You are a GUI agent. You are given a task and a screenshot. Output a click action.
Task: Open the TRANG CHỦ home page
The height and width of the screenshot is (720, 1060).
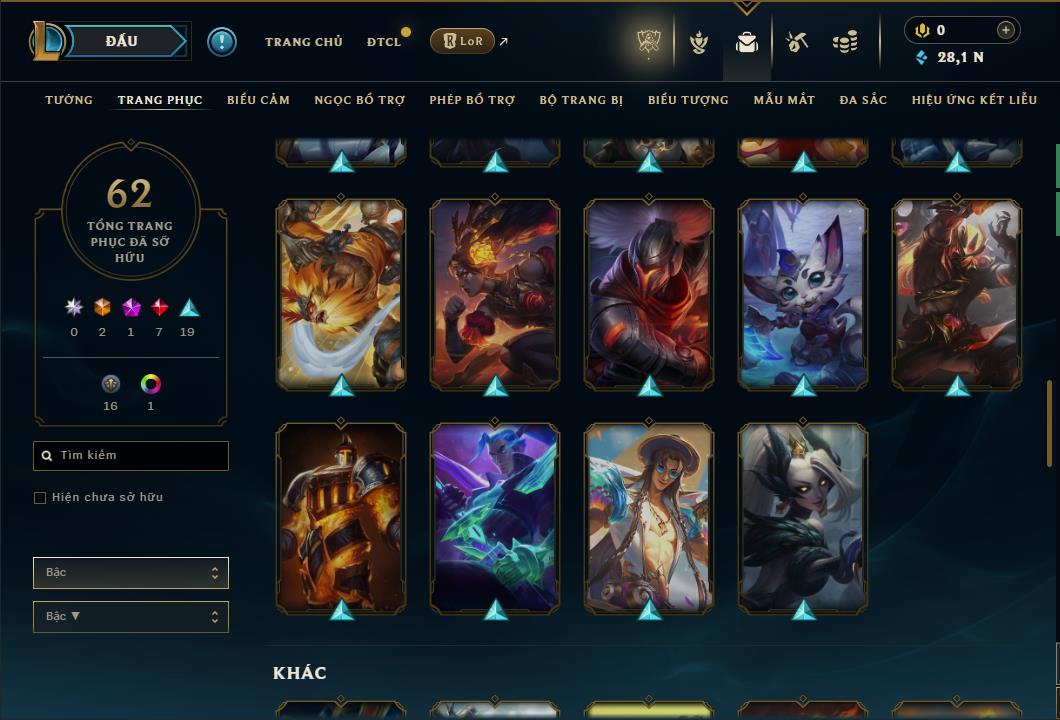pos(303,42)
